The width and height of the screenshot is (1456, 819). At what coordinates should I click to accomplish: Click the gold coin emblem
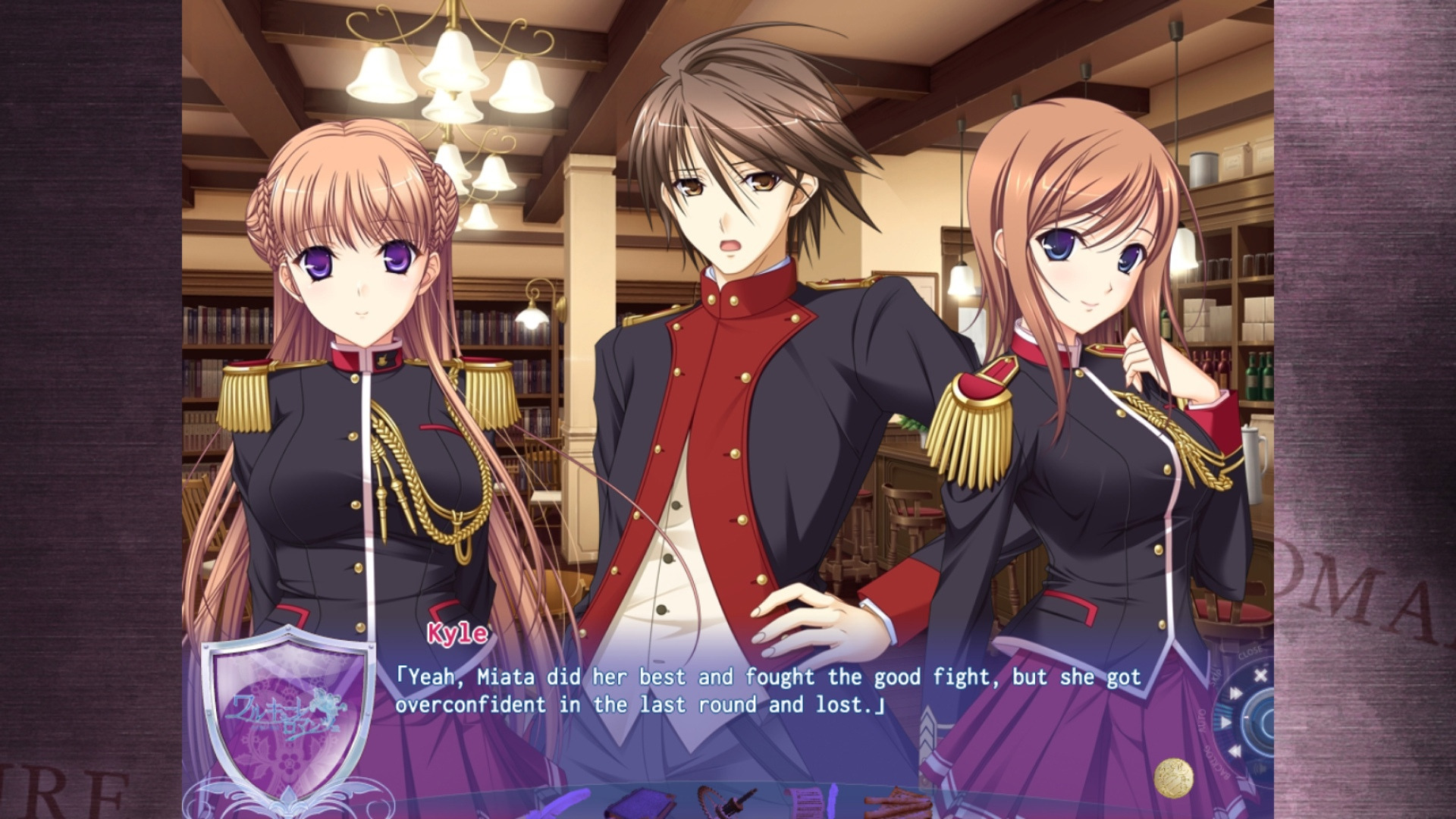1172,778
